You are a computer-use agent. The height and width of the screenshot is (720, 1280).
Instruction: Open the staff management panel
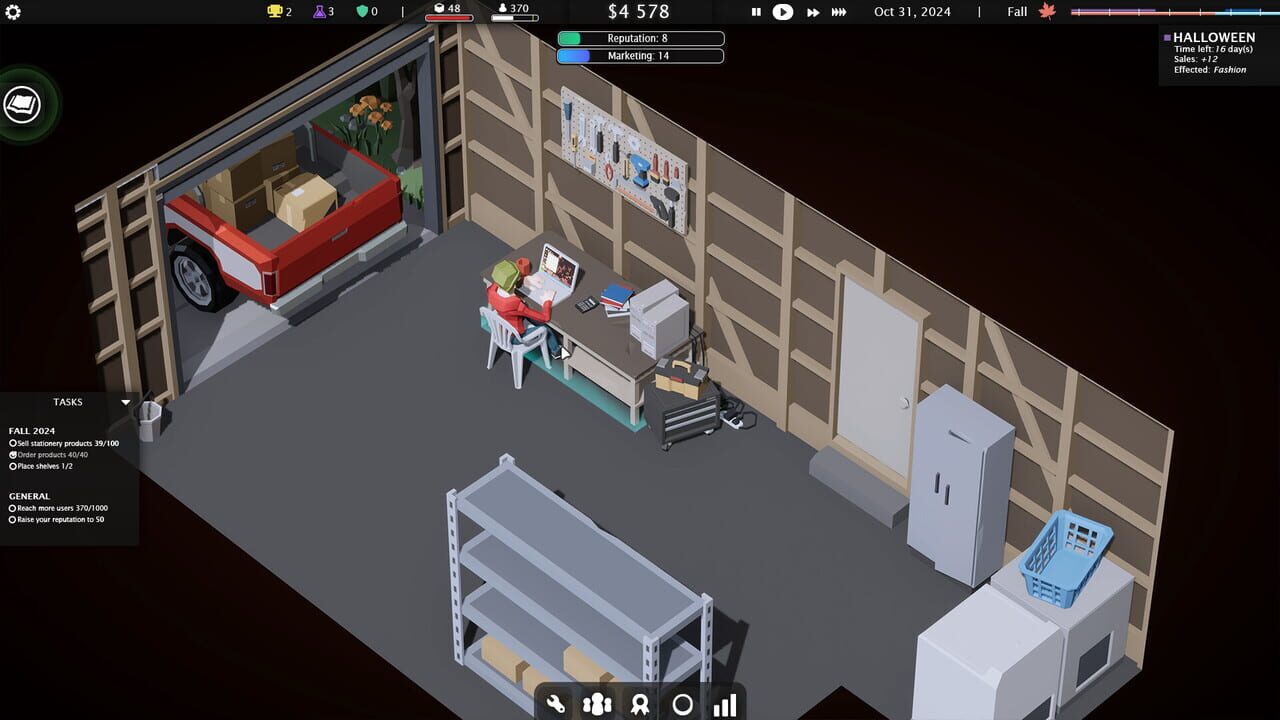click(x=596, y=704)
